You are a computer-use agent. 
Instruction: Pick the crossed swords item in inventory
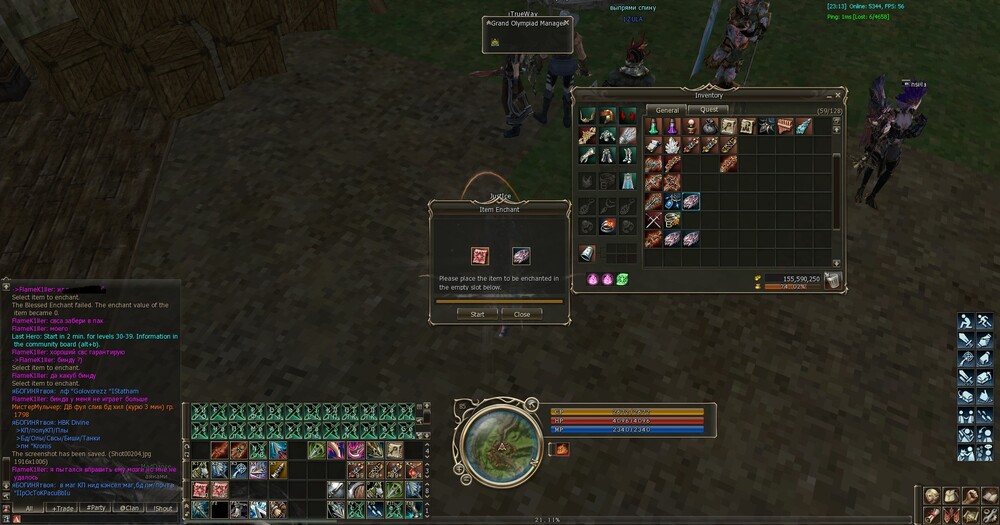(x=652, y=221)
